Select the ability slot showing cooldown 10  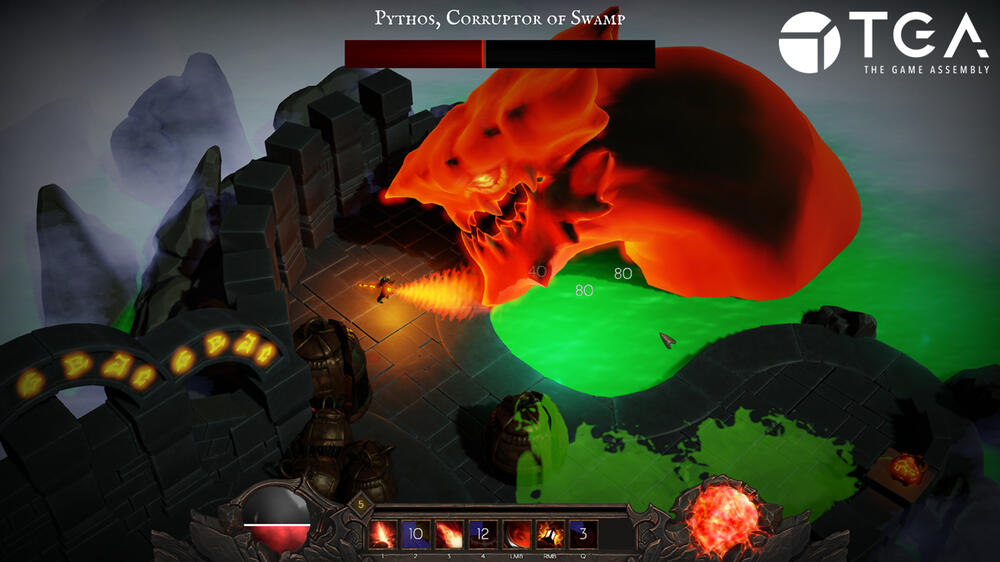point(417,533)
